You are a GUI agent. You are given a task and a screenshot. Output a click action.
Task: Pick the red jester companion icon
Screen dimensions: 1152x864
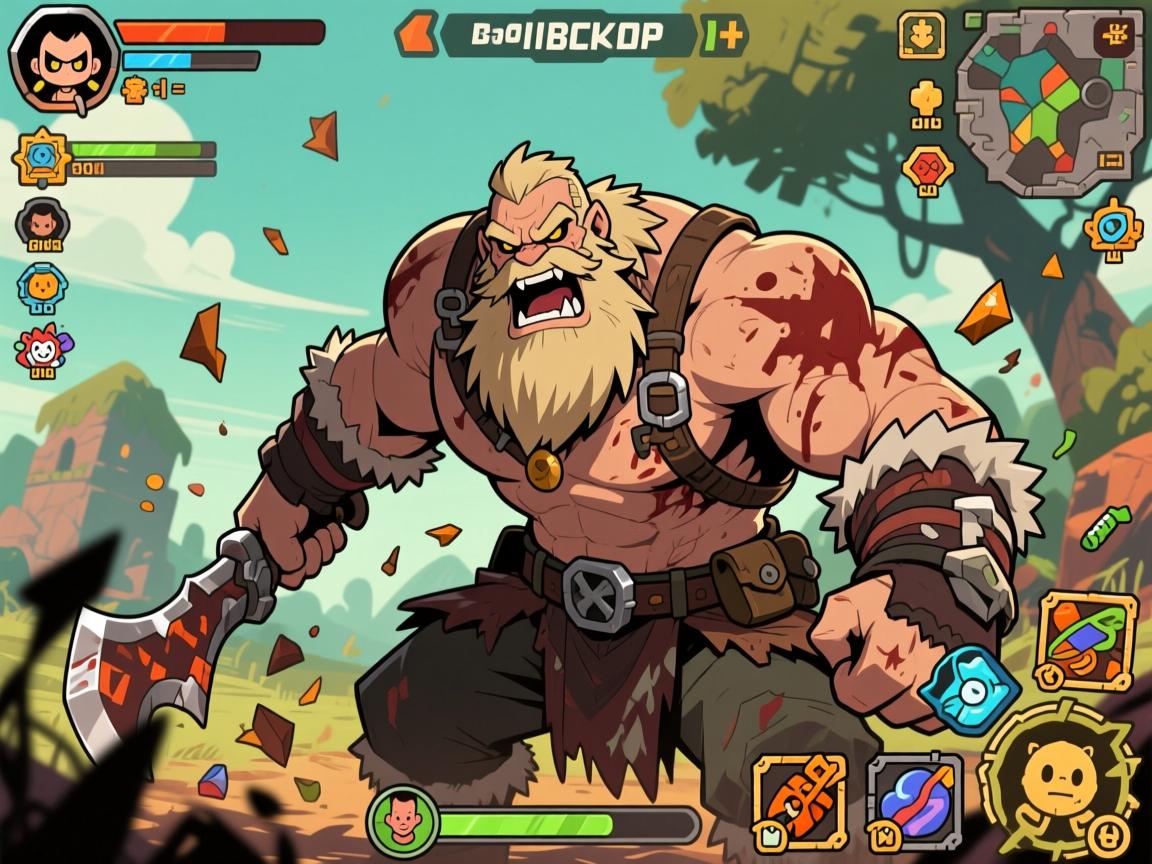tap(42, 350)
